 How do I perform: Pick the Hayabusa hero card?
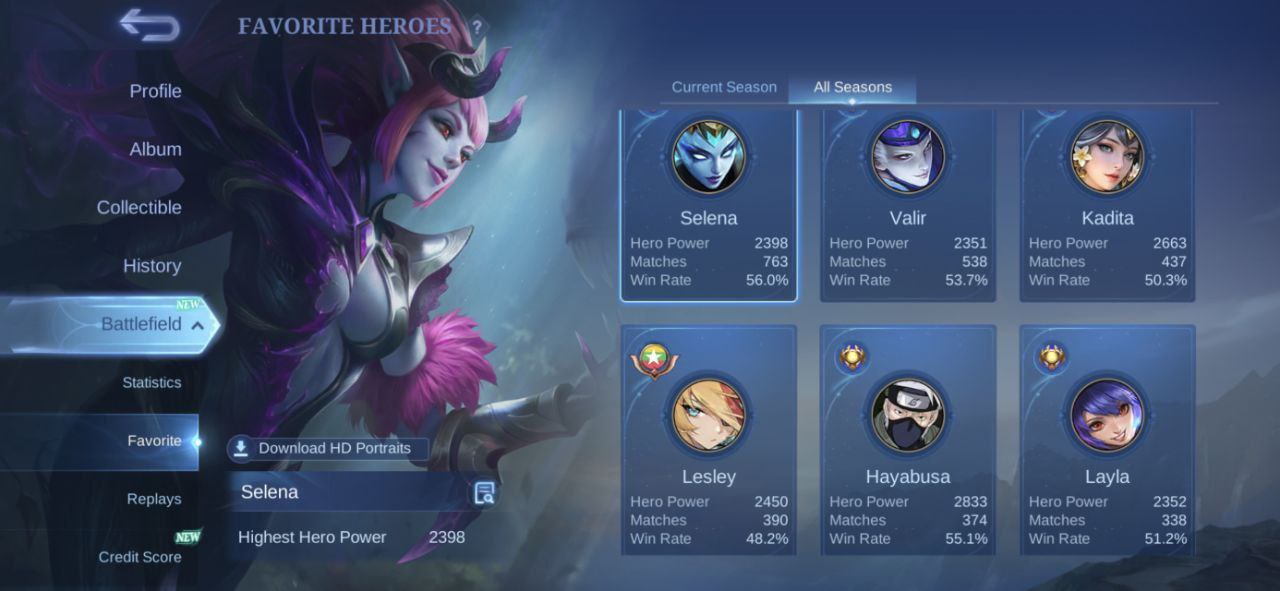pyautogui.click(x=907, y=440)
